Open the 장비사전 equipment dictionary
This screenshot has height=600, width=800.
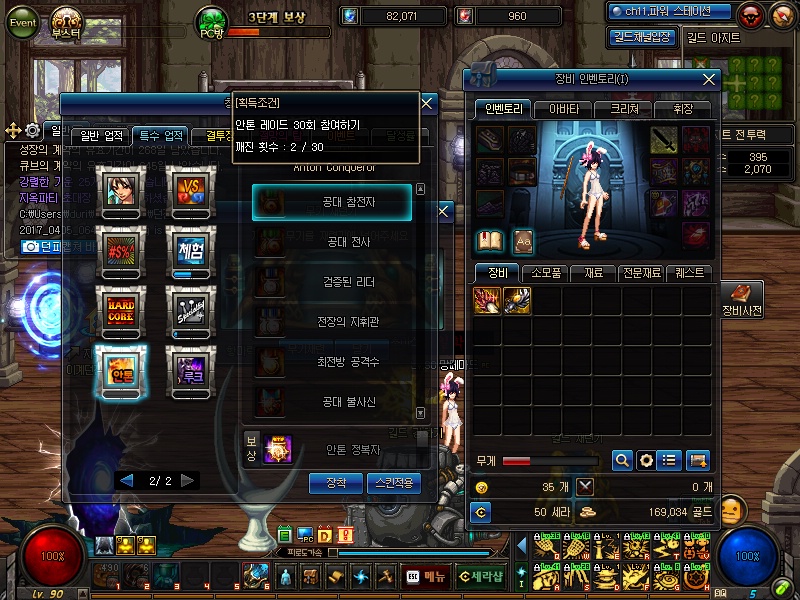coord(742,299)
